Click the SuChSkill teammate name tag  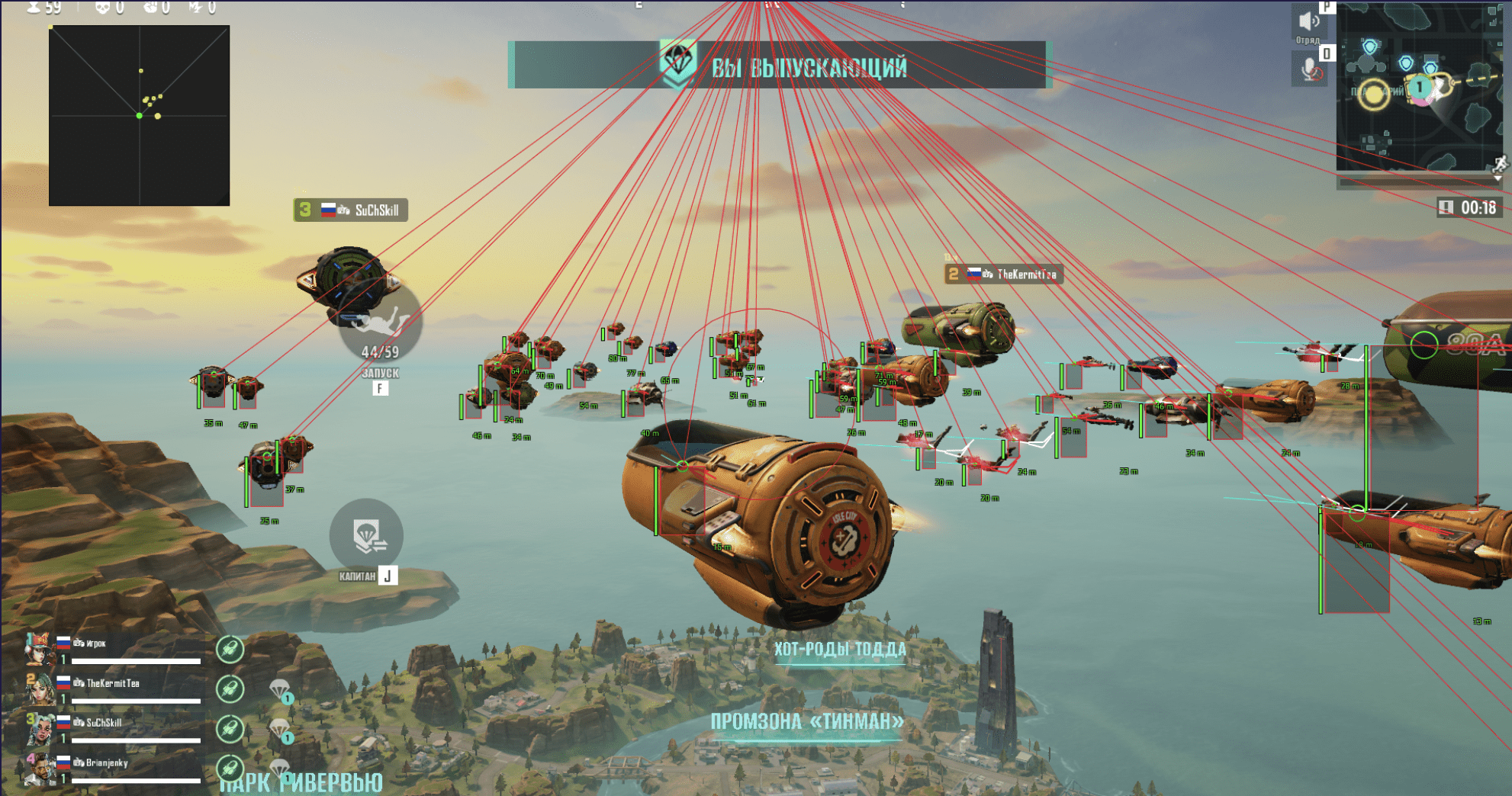(351, 210)
